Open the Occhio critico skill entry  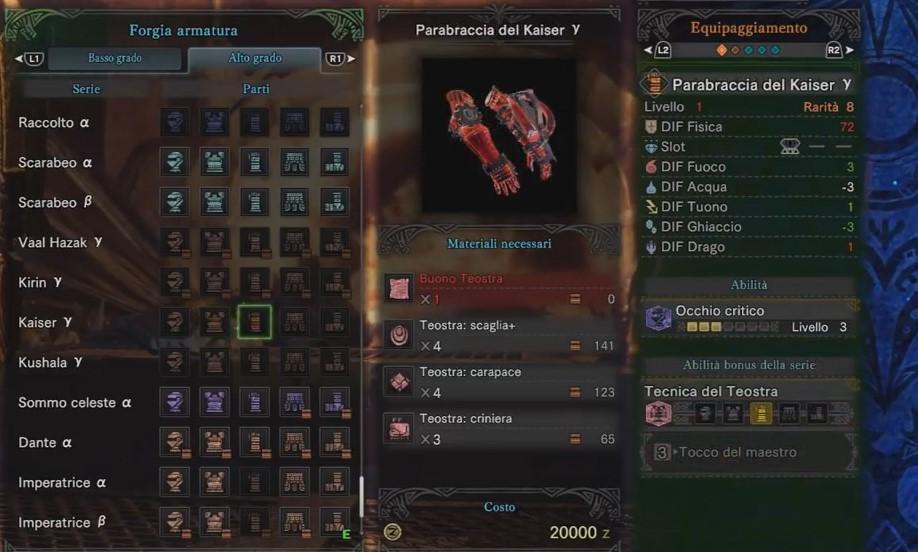pos(750,318)
